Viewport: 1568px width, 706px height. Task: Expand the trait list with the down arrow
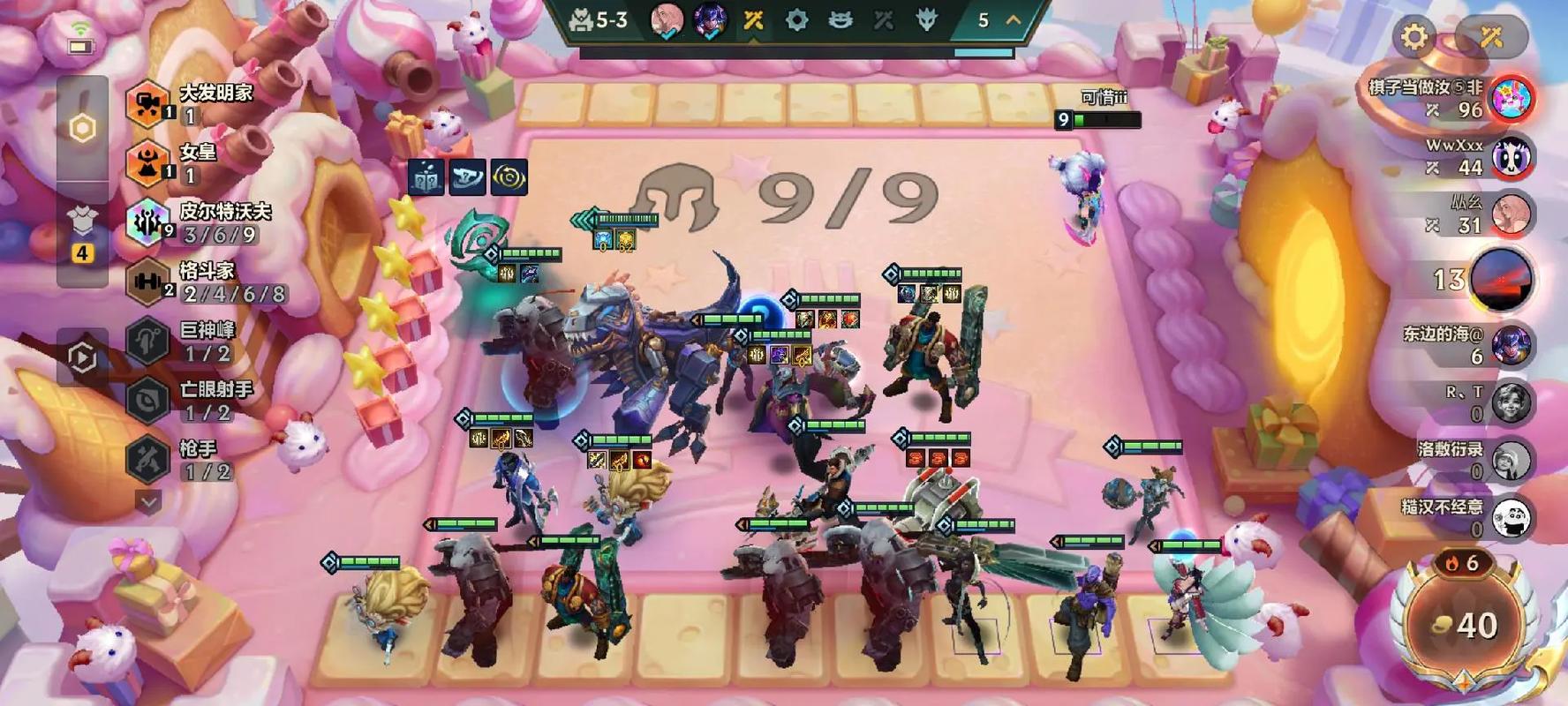[148, 502]
